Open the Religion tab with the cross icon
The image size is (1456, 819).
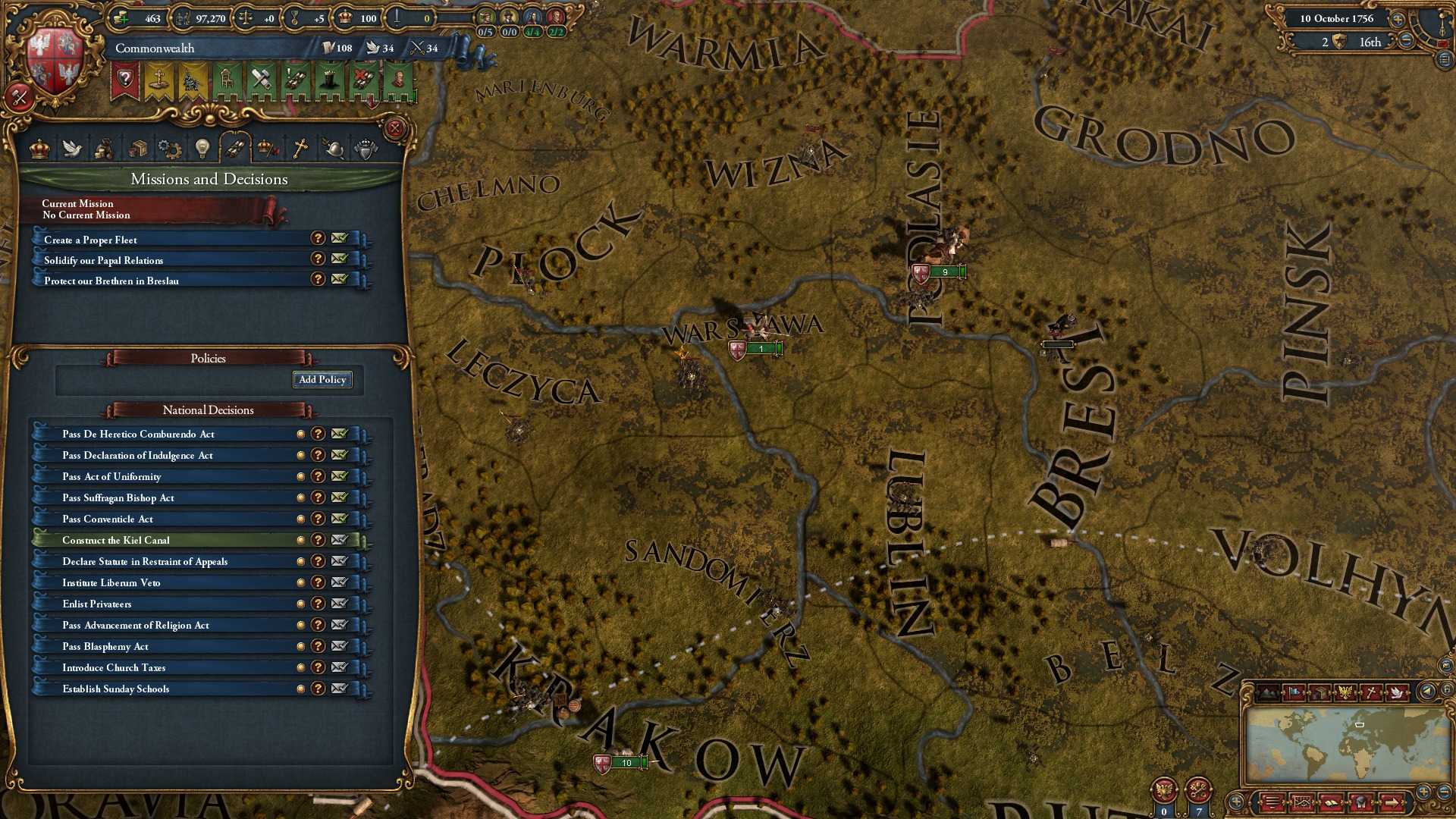coord(299,149)
